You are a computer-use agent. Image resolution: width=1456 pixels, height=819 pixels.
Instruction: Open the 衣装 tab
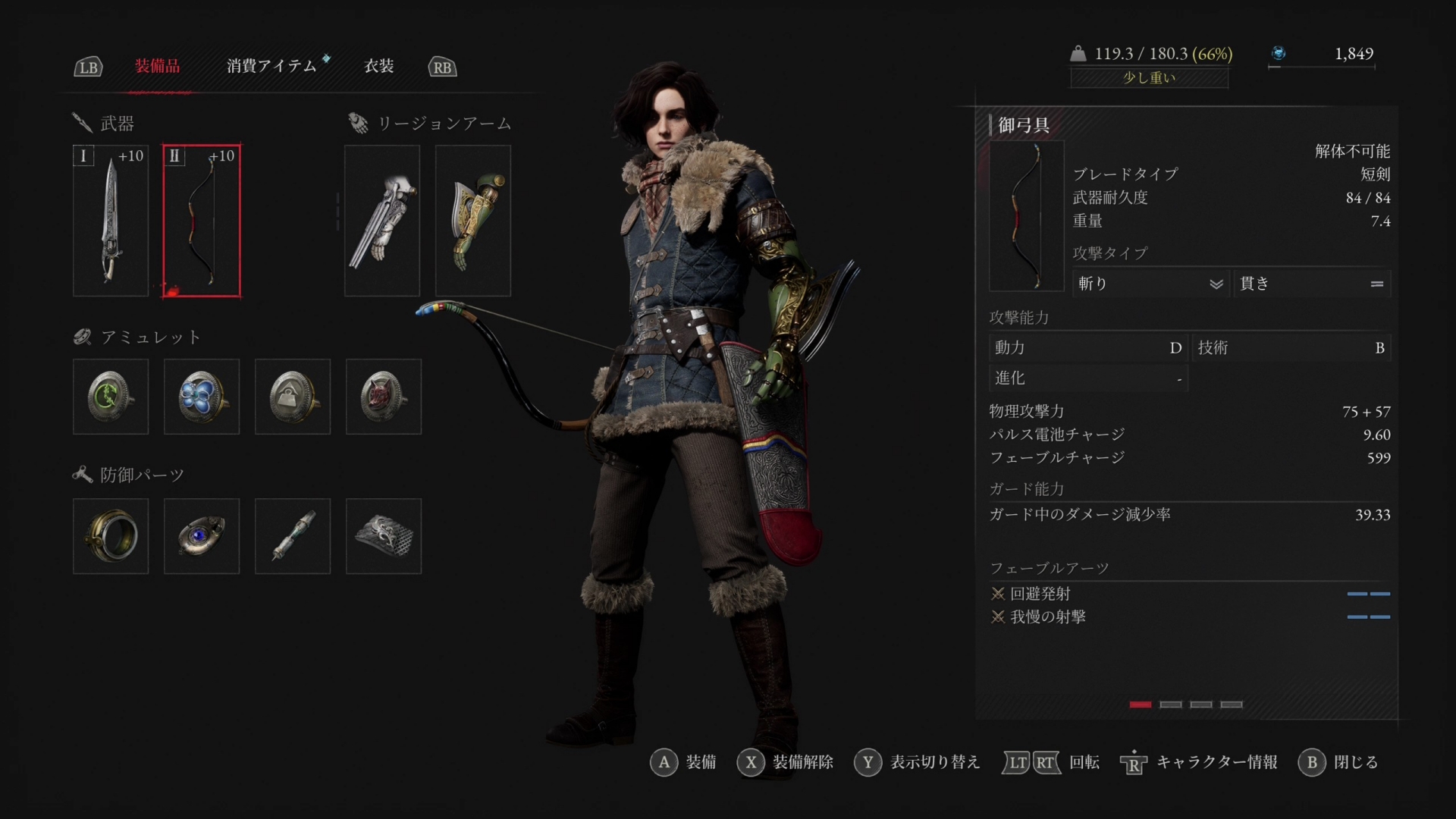pos(379,67)
